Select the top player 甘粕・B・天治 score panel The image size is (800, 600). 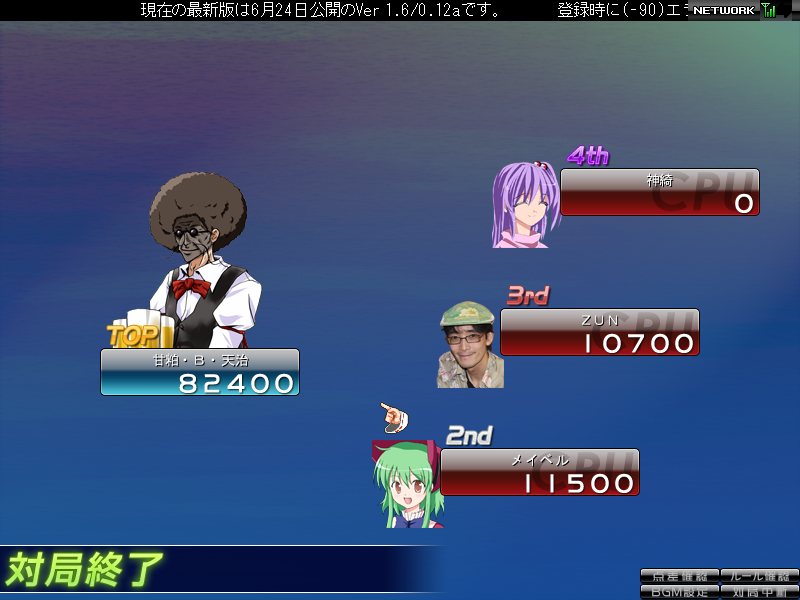pyautogui.click(x=200, y=372)
